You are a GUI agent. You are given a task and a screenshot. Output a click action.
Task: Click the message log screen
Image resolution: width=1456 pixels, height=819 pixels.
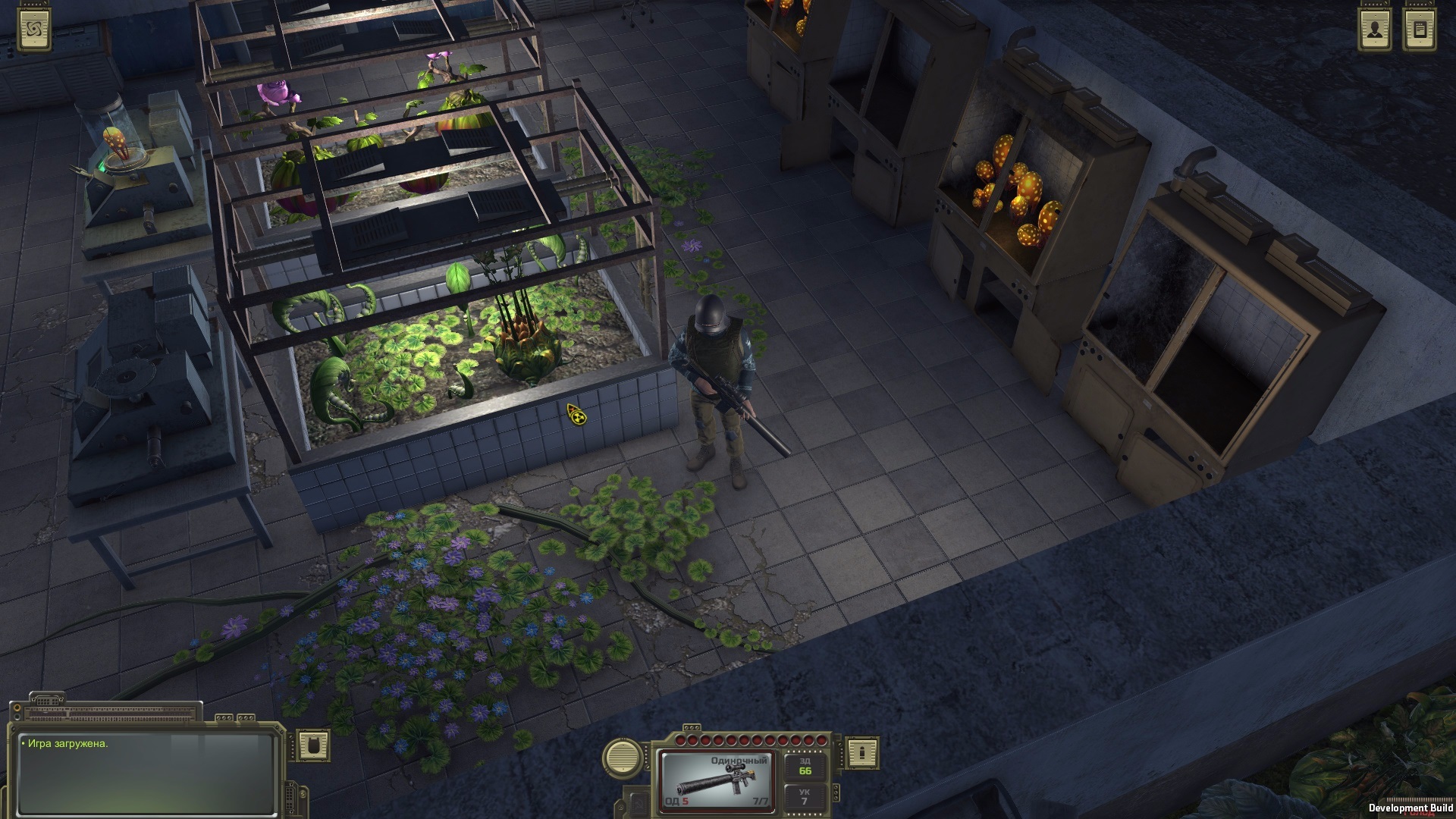pos(146,772)
